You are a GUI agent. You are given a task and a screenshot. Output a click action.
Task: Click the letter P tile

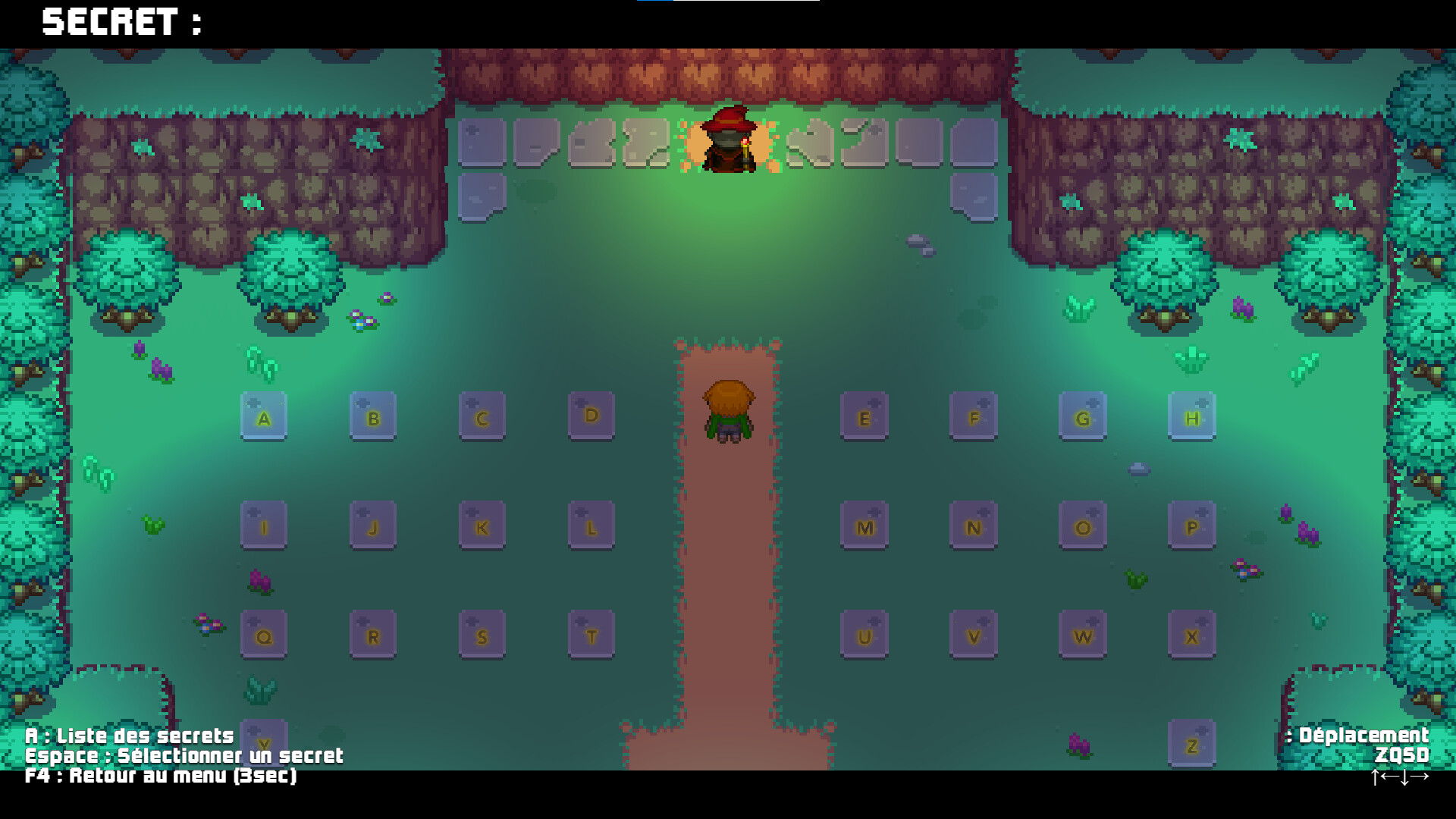pos(1192,525)
